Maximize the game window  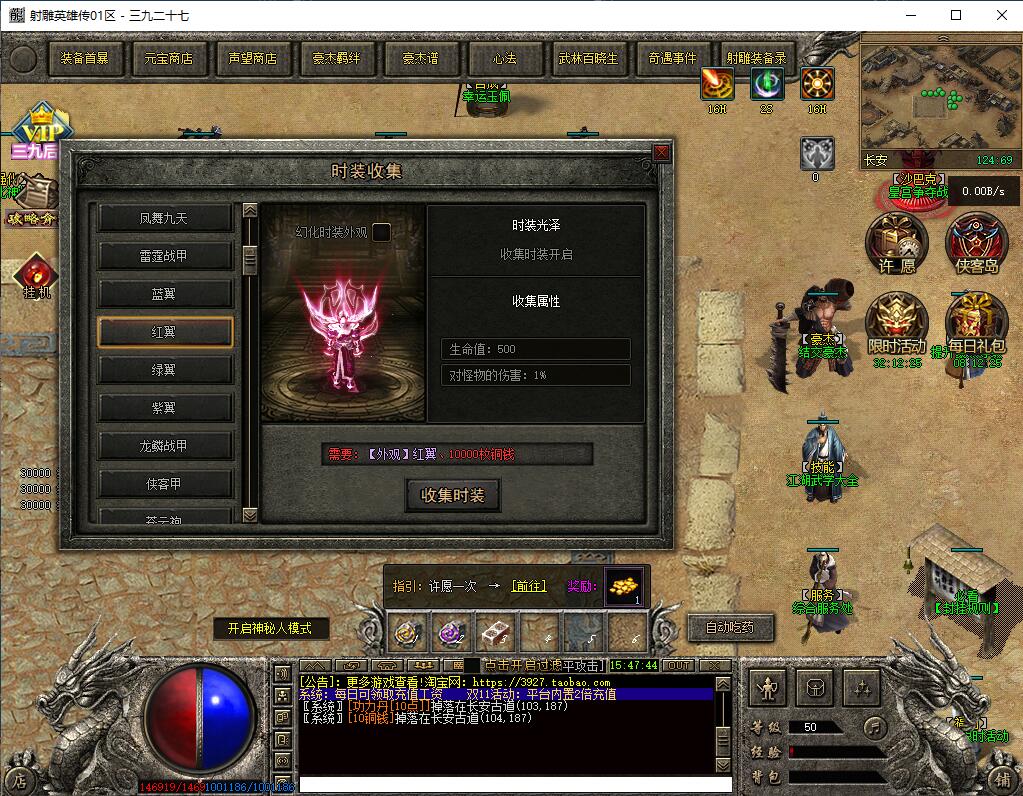click(956, 15)
